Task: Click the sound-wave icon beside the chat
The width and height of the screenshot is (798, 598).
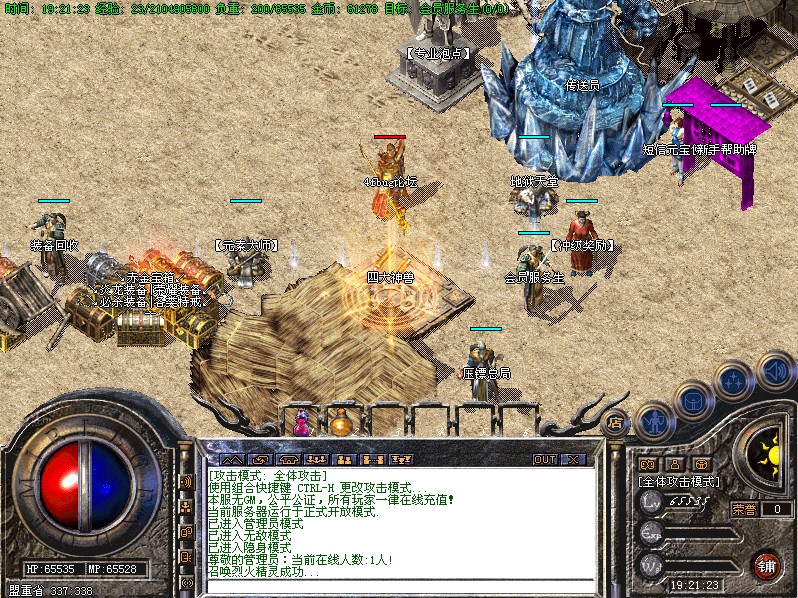Action: [186, 482]
